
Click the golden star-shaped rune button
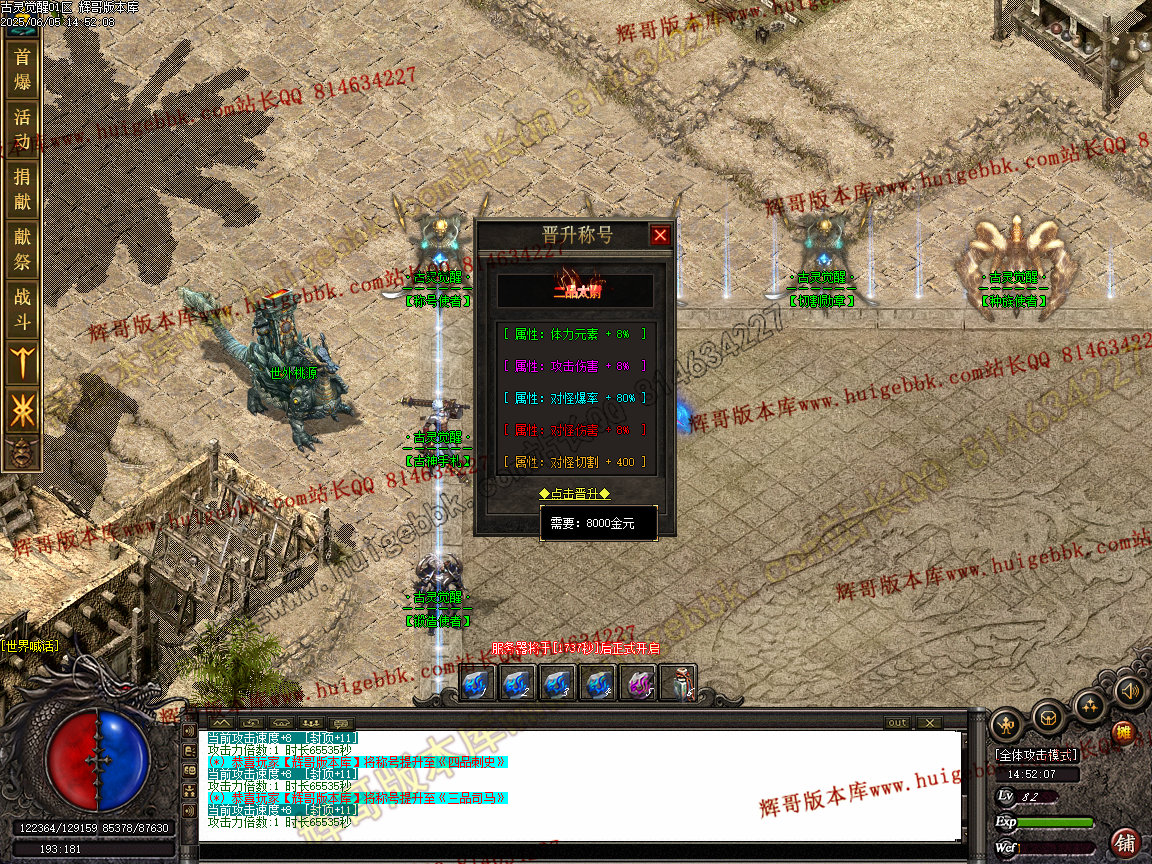[x=22, y=410]
